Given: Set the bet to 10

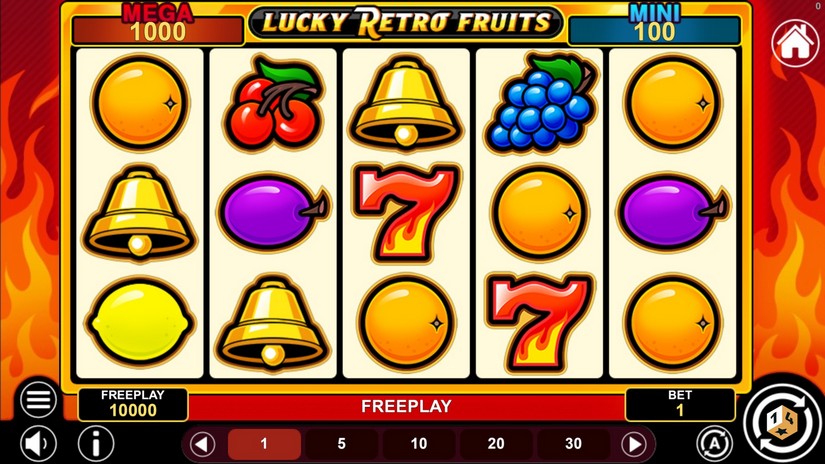Looking at the screenshot, I should pyautogui.click(x=419, y=444).
